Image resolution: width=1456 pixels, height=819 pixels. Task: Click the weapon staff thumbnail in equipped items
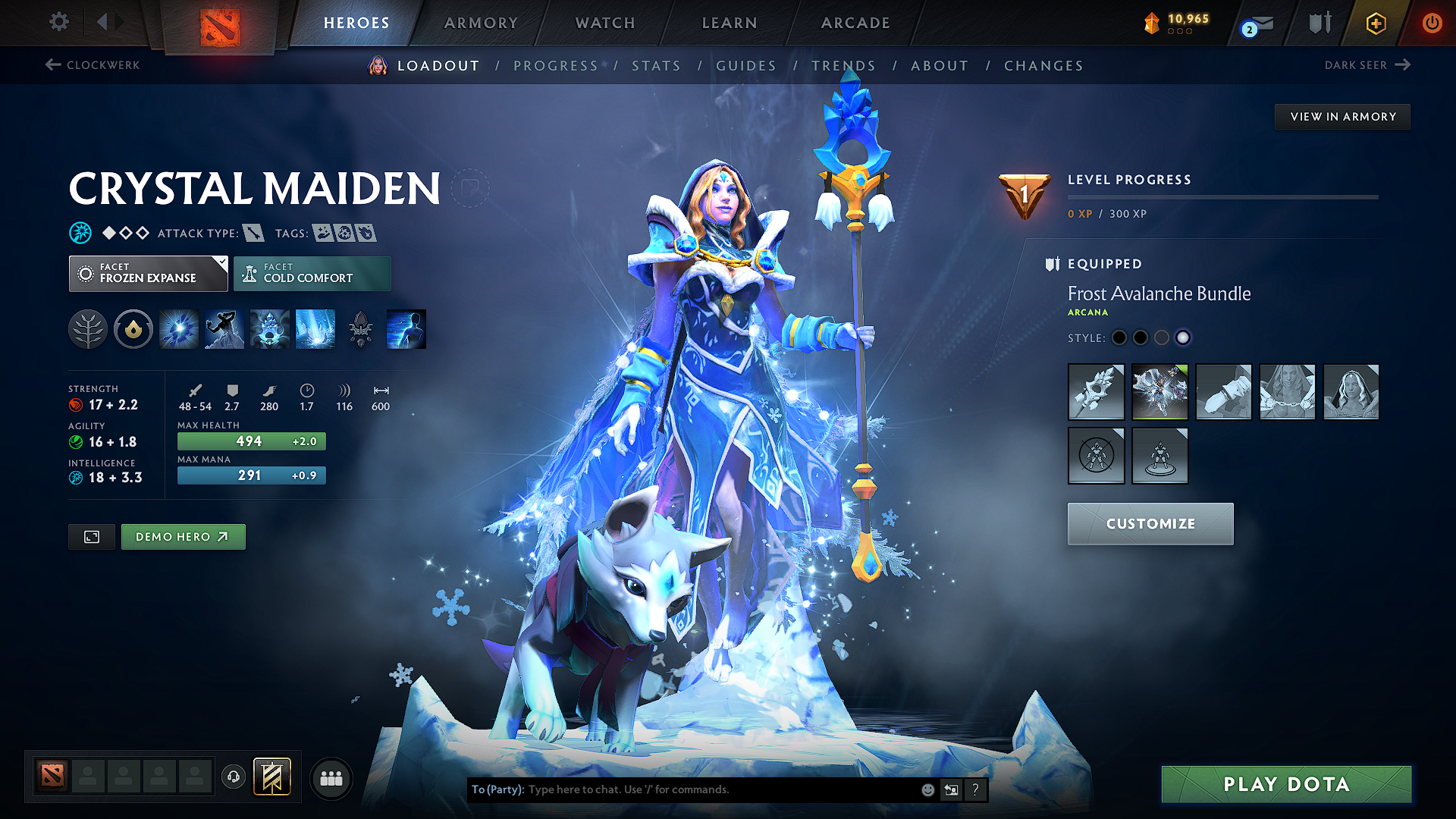(1096, 392)
